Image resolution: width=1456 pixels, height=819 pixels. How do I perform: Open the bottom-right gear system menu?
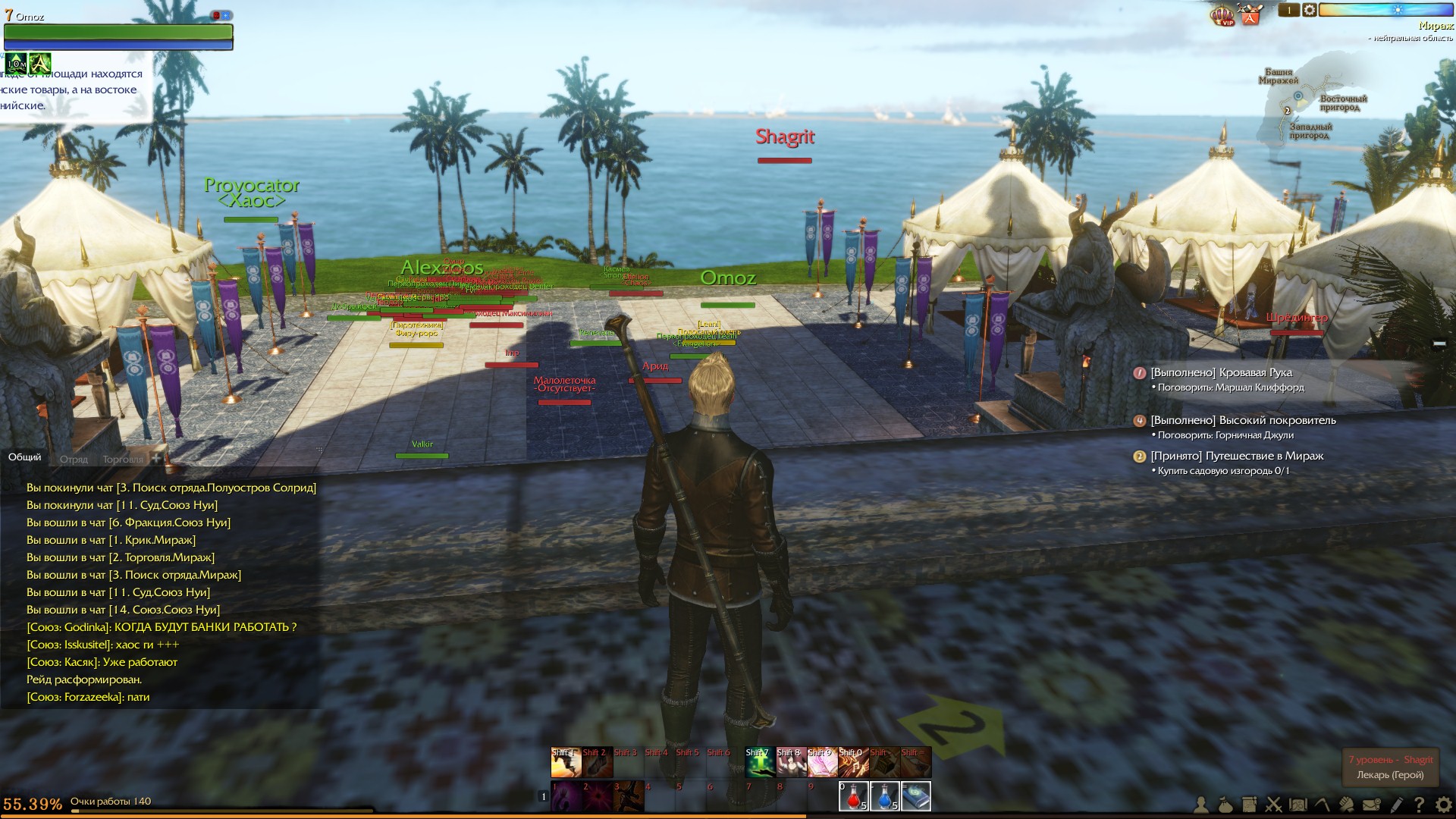click(x=1443, y=805)
